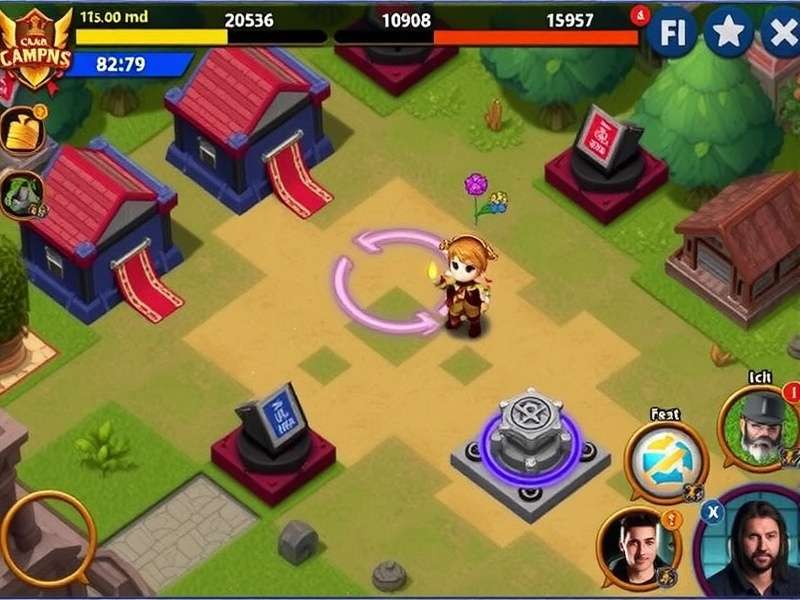Click the small blue X badge
Screen dimensions: 800x600
[x=712, y=510]
